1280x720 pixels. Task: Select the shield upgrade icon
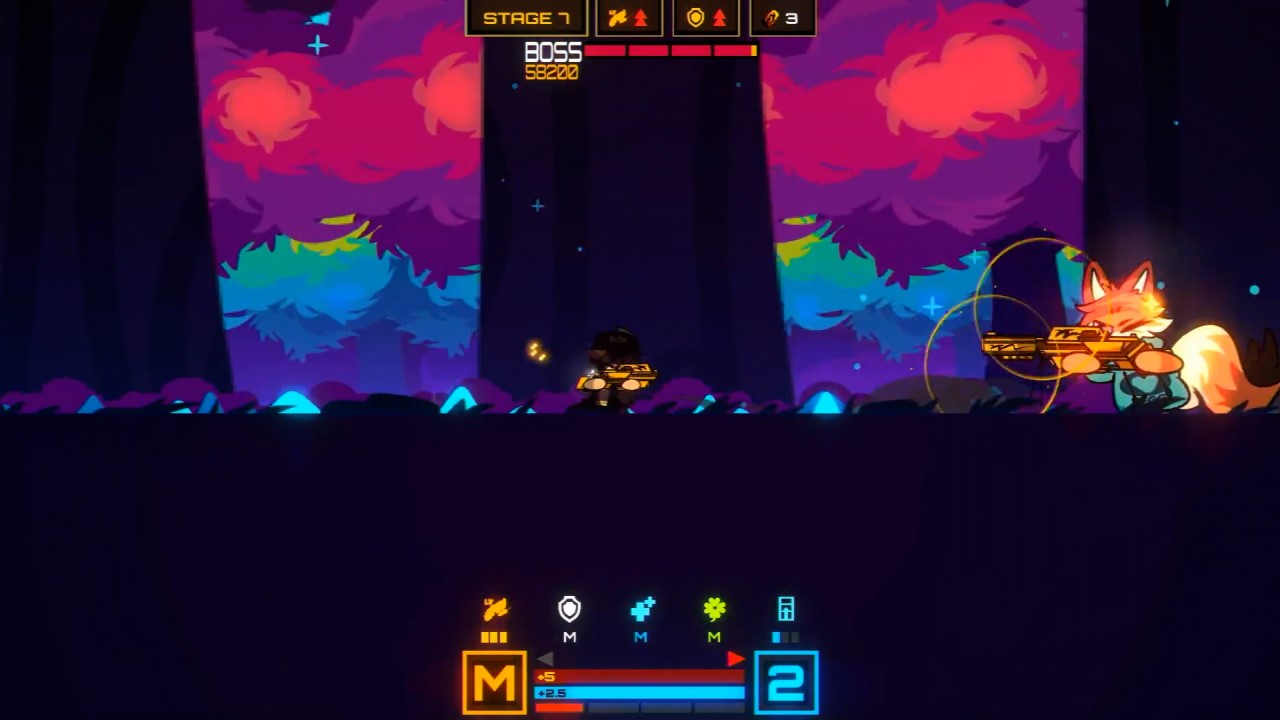pos(705,16)
